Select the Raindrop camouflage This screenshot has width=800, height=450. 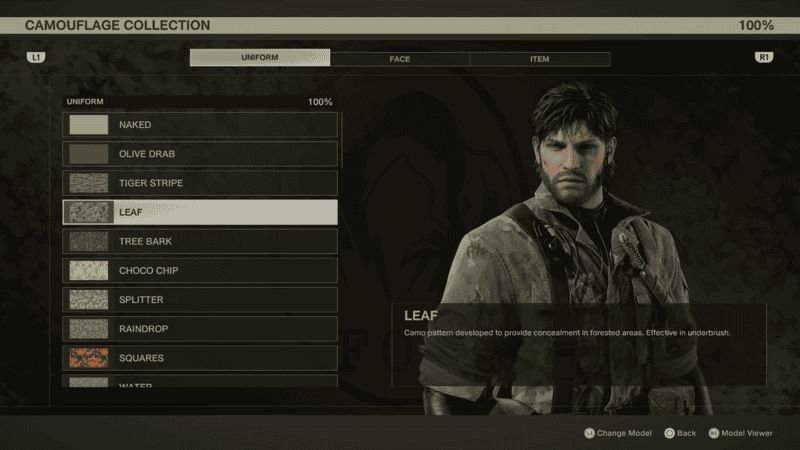point(200,328)
